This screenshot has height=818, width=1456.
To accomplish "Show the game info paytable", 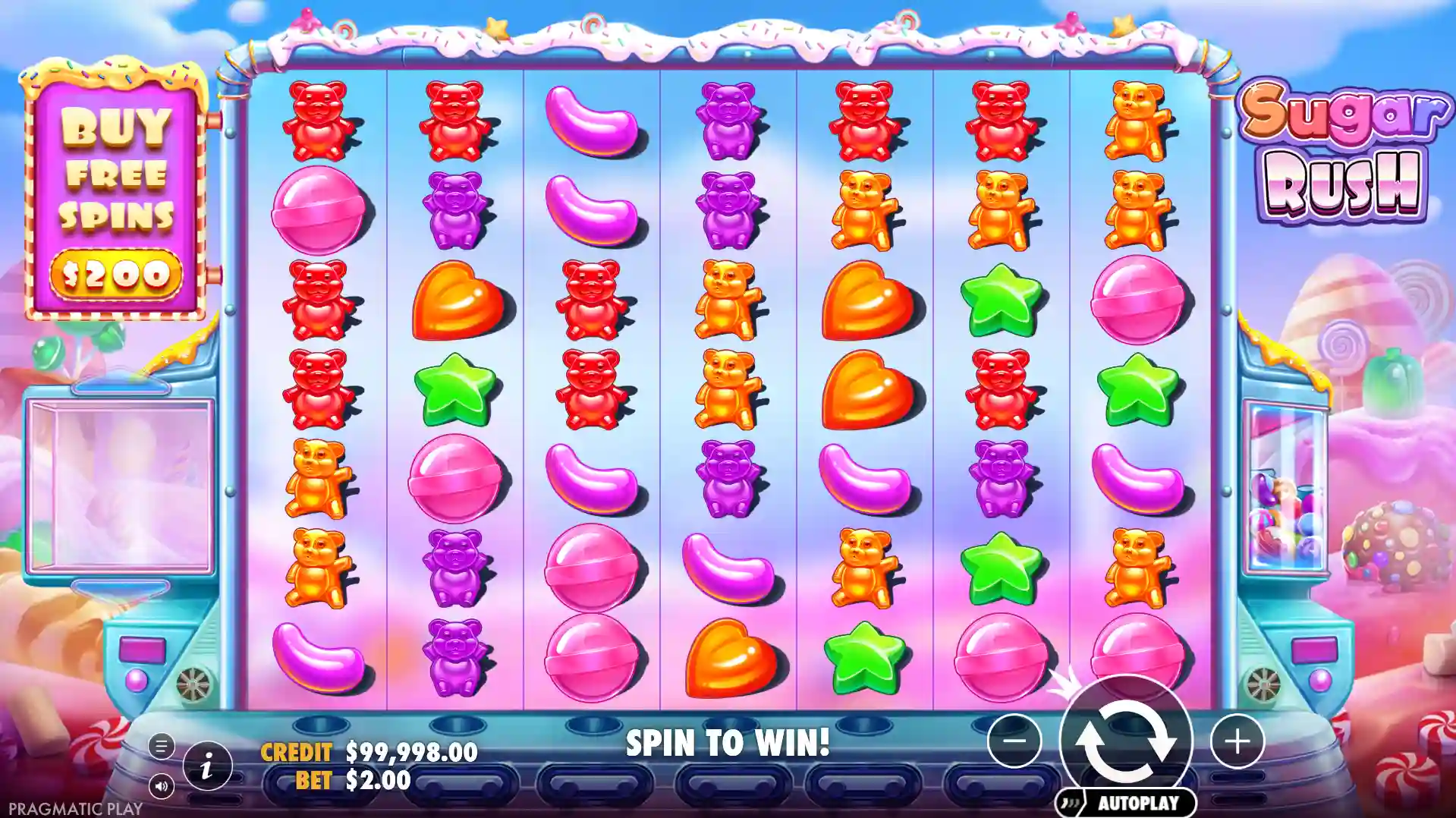I will coord(206,767).
